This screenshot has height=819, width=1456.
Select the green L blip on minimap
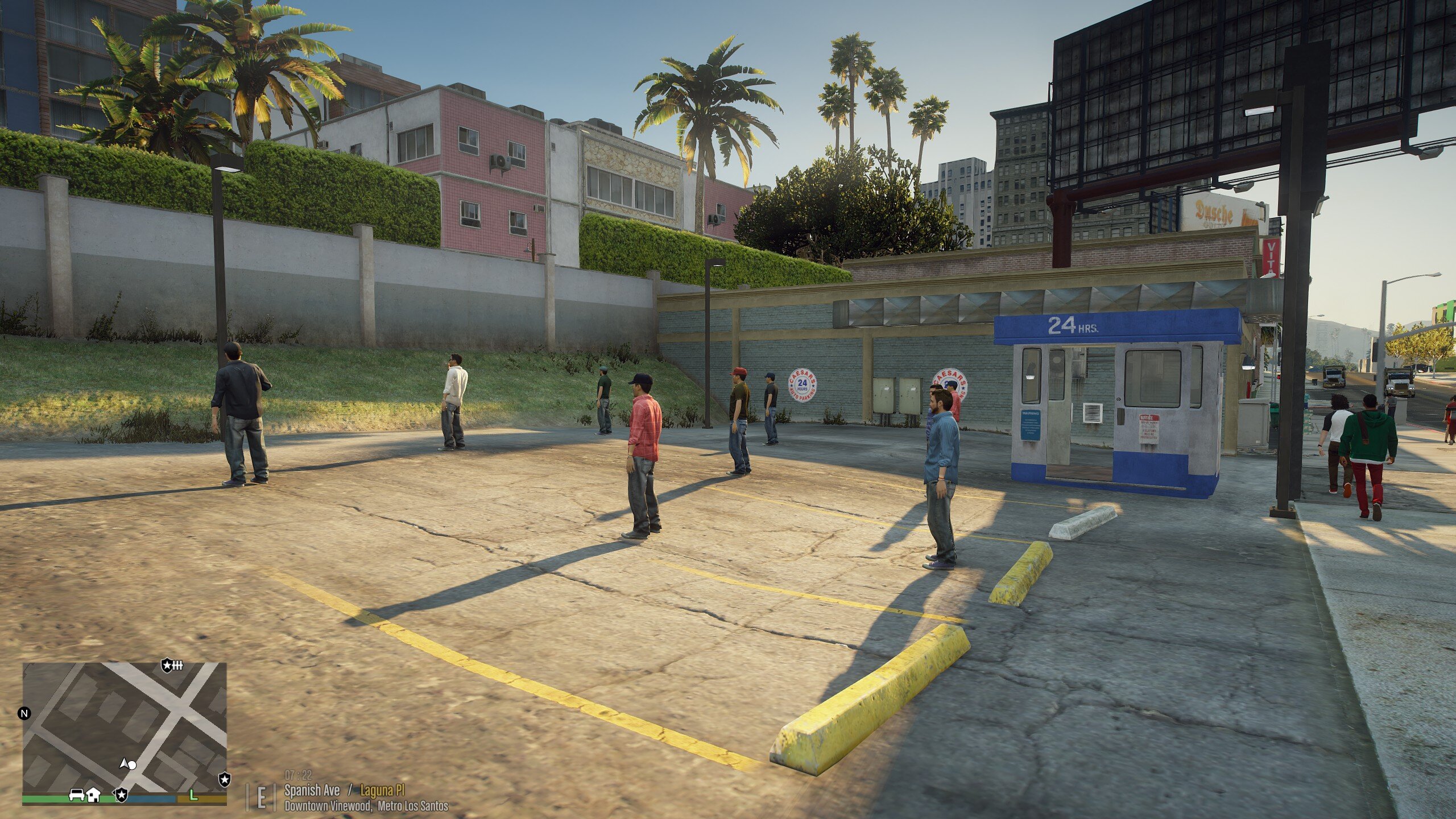click(193, 795)
